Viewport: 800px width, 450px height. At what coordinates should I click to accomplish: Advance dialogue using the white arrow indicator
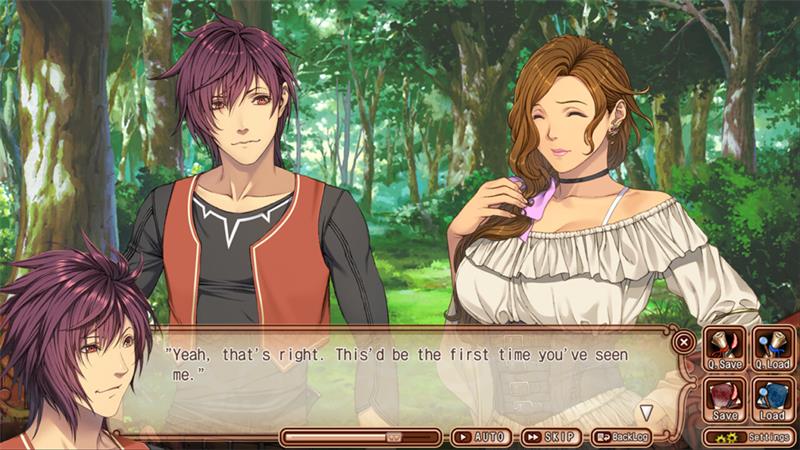pos(647,411)
